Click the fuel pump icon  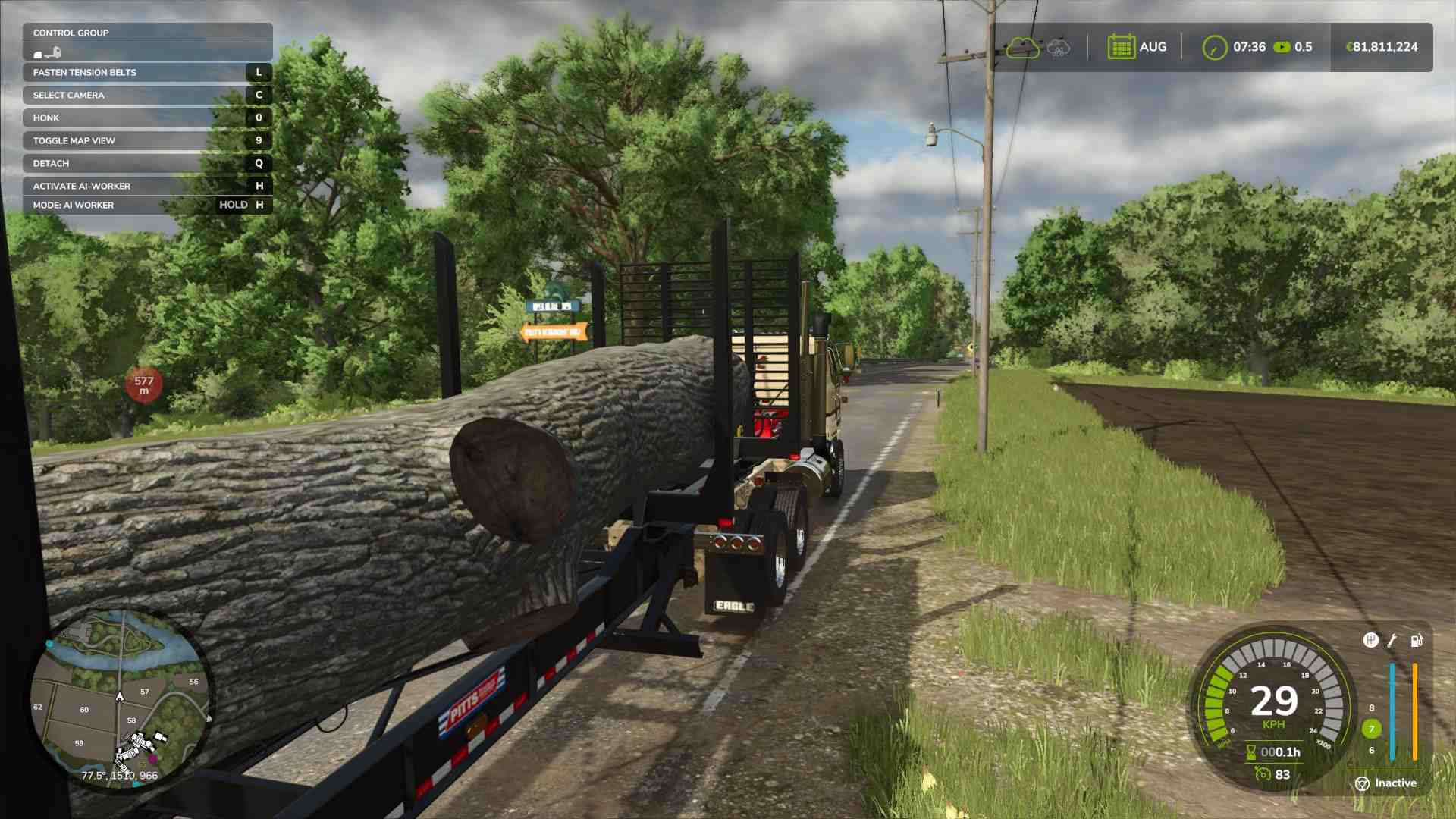pos(1416,641)
